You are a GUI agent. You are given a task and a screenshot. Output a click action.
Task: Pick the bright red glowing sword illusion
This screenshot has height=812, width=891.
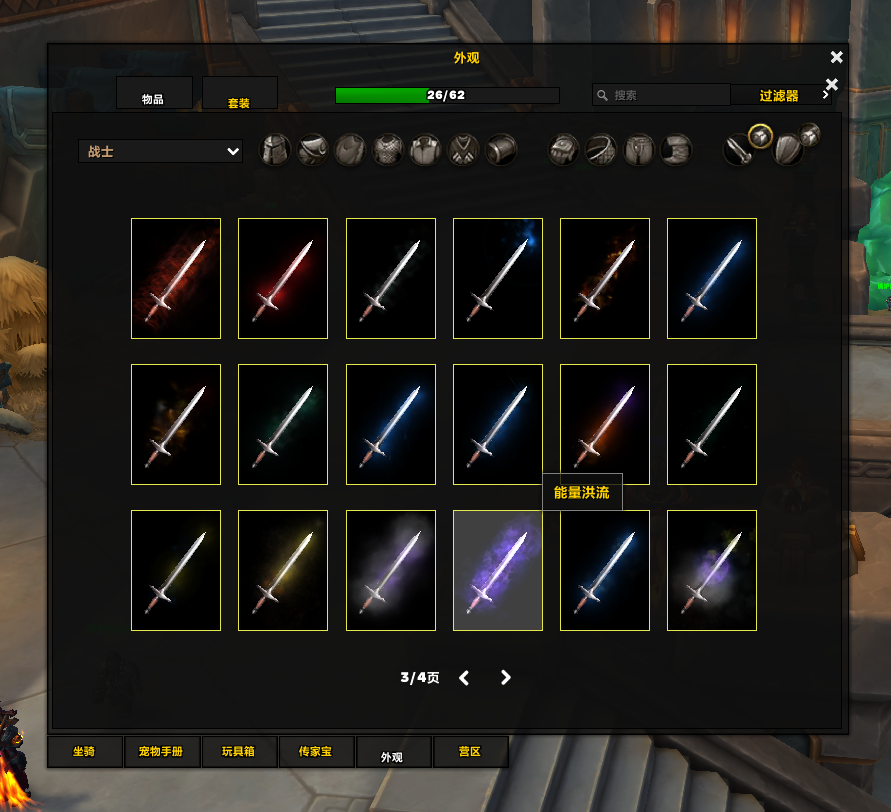coord(283,278)
